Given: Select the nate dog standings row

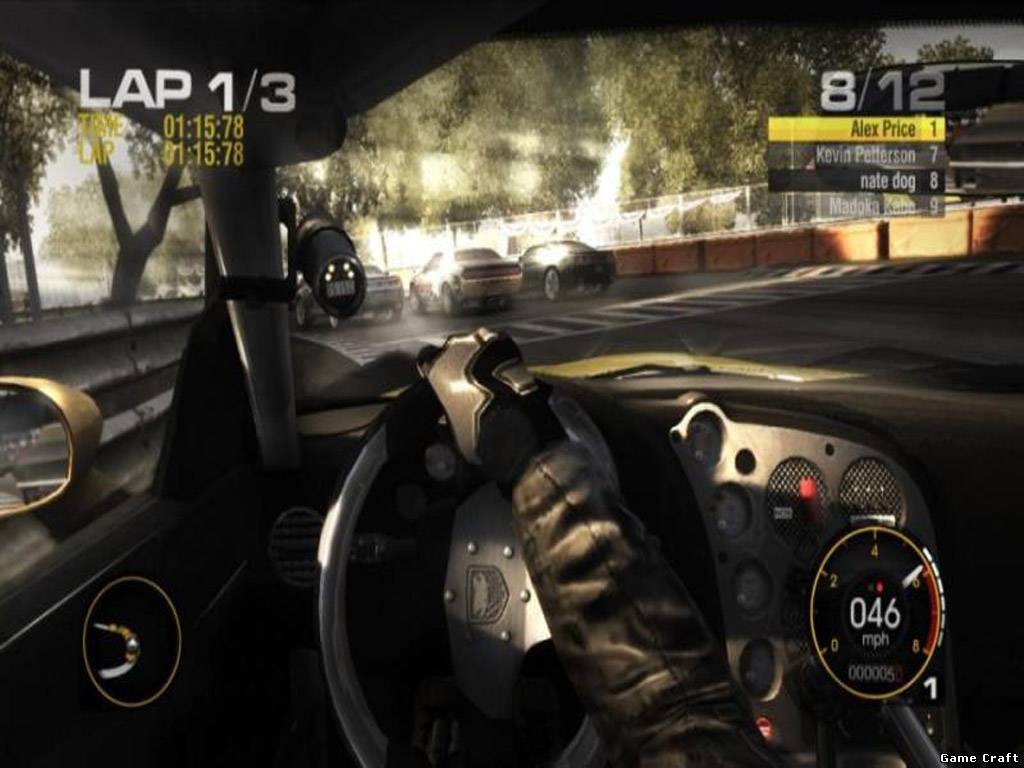Looking at the screenshot, I should (856, 181).
